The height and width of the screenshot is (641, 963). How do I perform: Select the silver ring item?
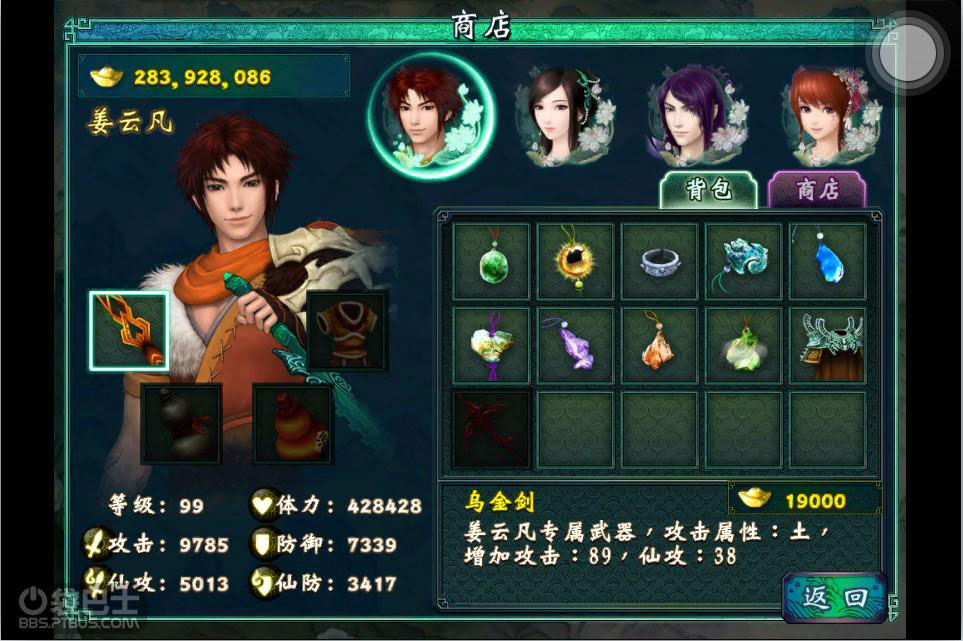click(659, 262)
